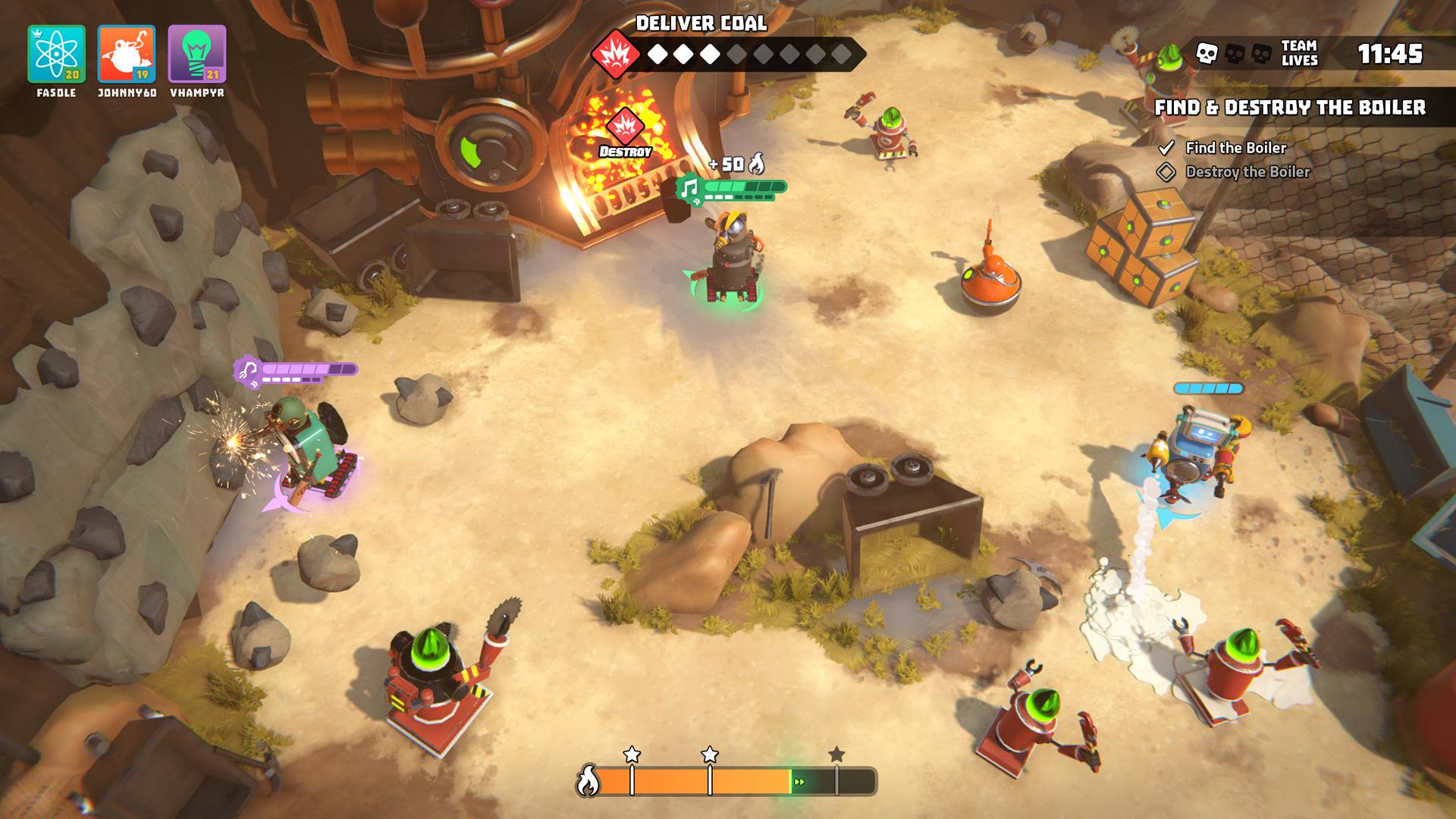Click the flame icon next to +50
Image resolution: width=1456 pixels, height=819 pixels.
758,162
